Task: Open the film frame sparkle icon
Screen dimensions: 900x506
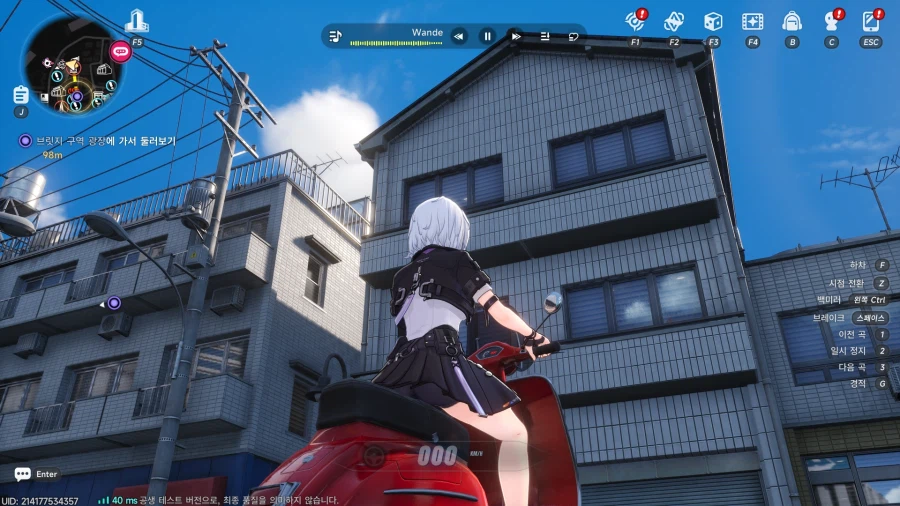Action: 752,21
